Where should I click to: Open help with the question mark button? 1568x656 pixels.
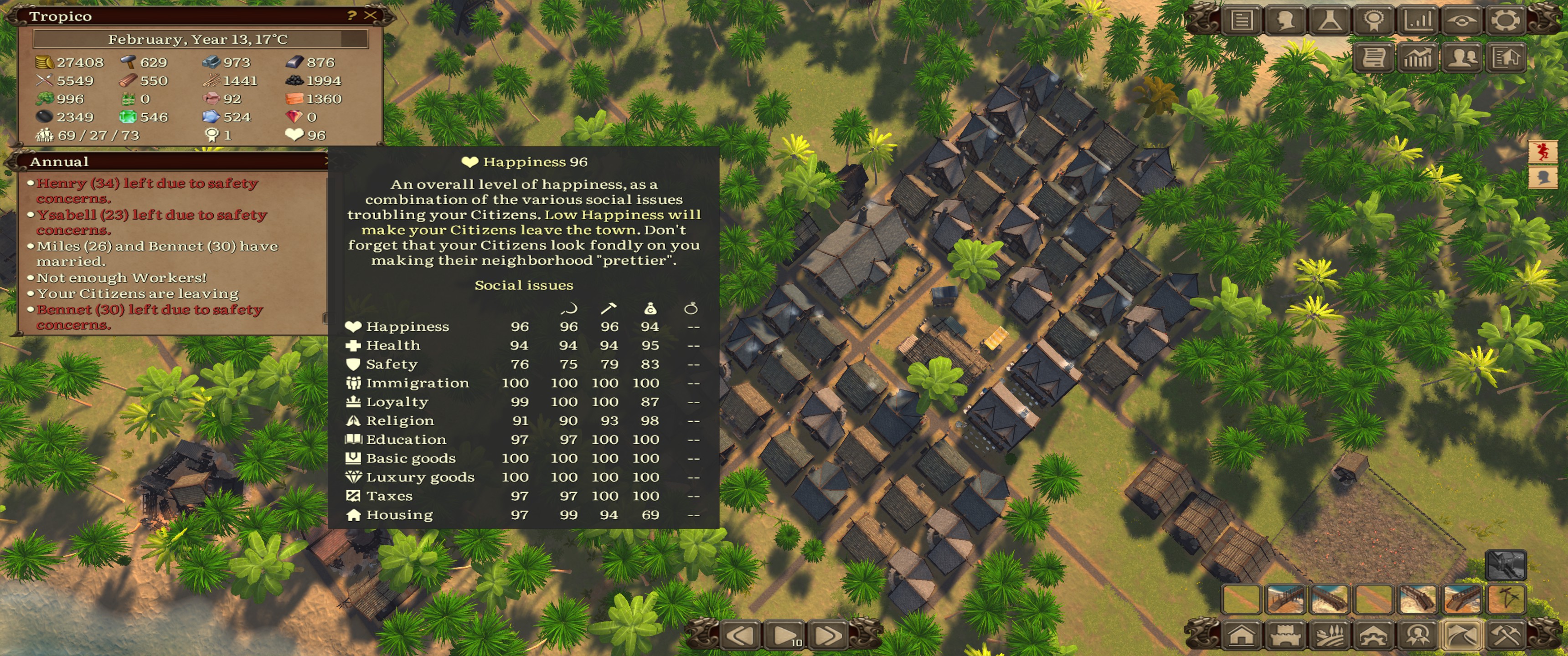351,15
